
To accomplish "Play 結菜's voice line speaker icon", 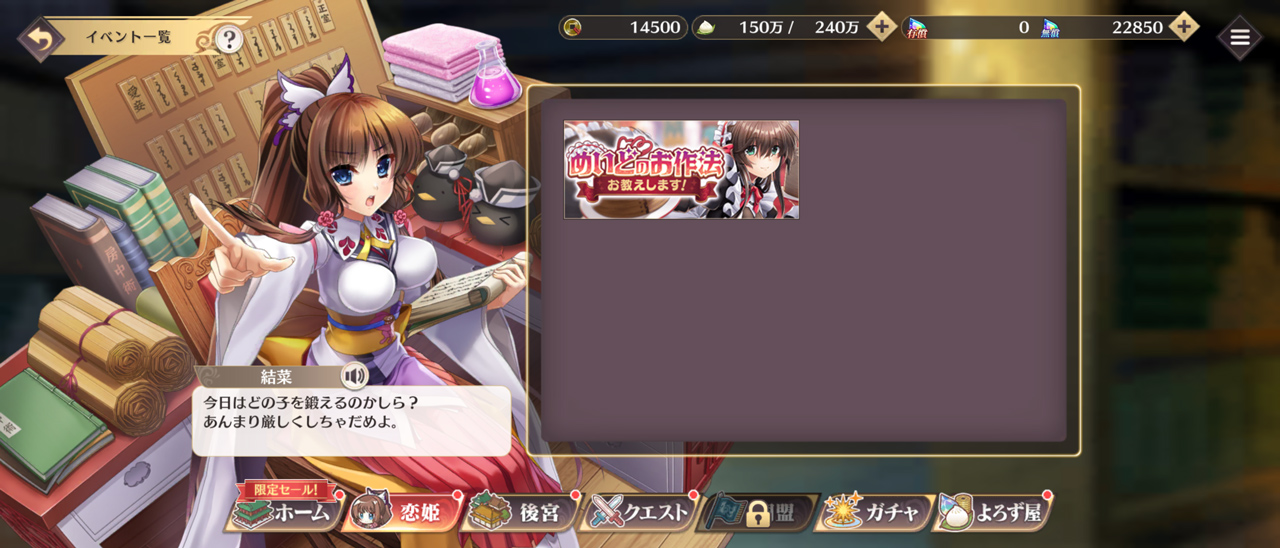I will click(354, 376).
